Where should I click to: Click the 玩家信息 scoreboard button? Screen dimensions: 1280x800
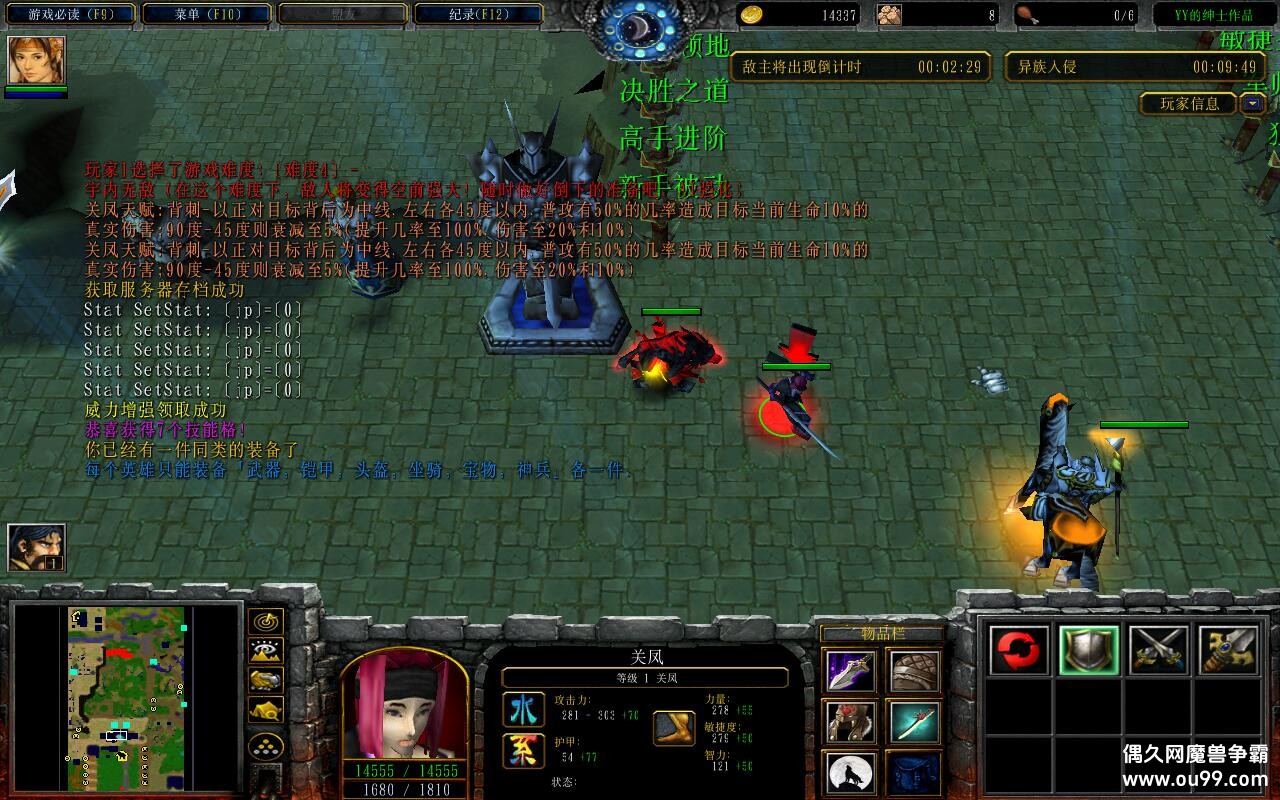click(1189, 103)
